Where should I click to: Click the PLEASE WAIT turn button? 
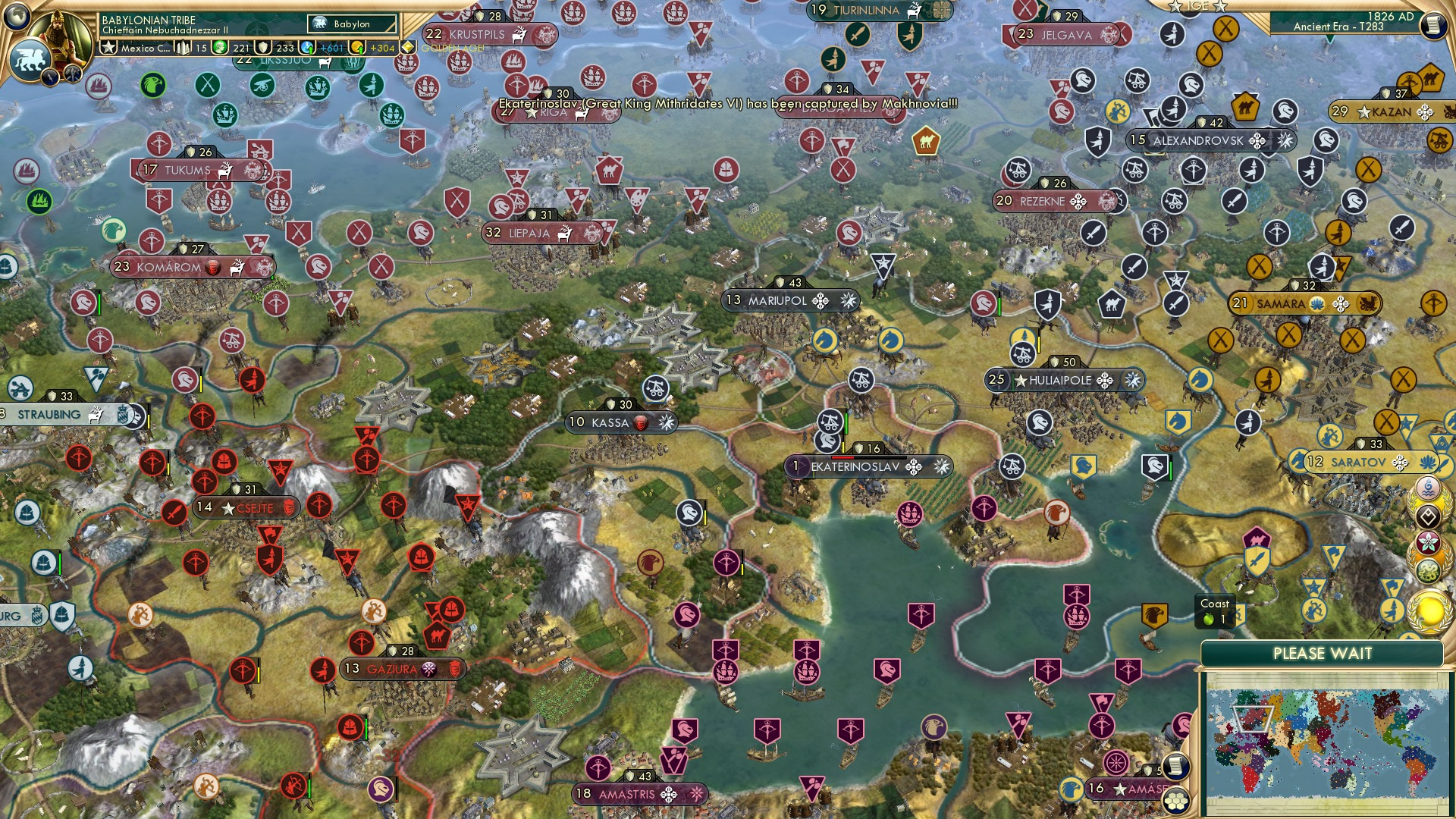(1322, 654)
